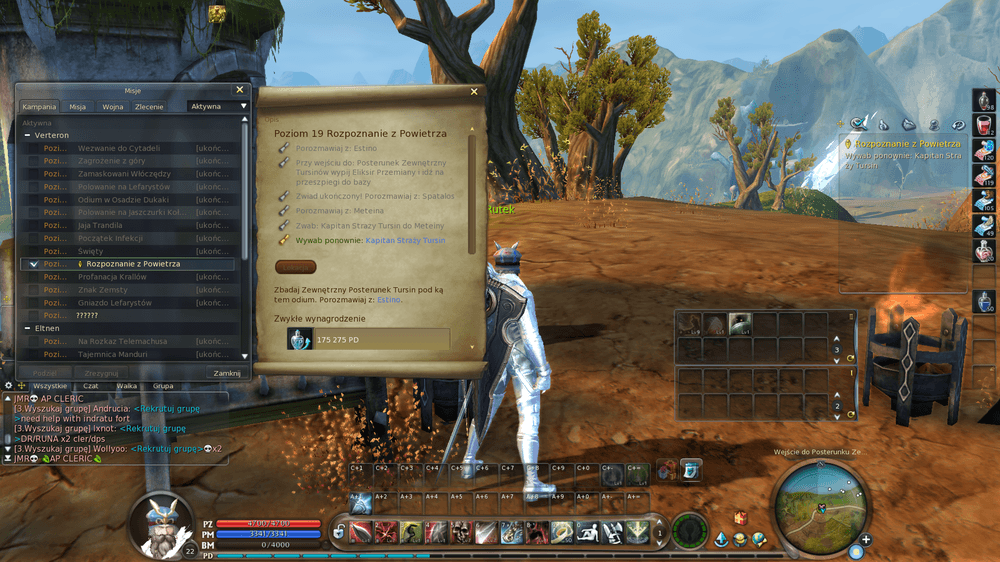Switch chat to the Walka tab
This screenshot has width=1000, height=562.
point(126,385)
